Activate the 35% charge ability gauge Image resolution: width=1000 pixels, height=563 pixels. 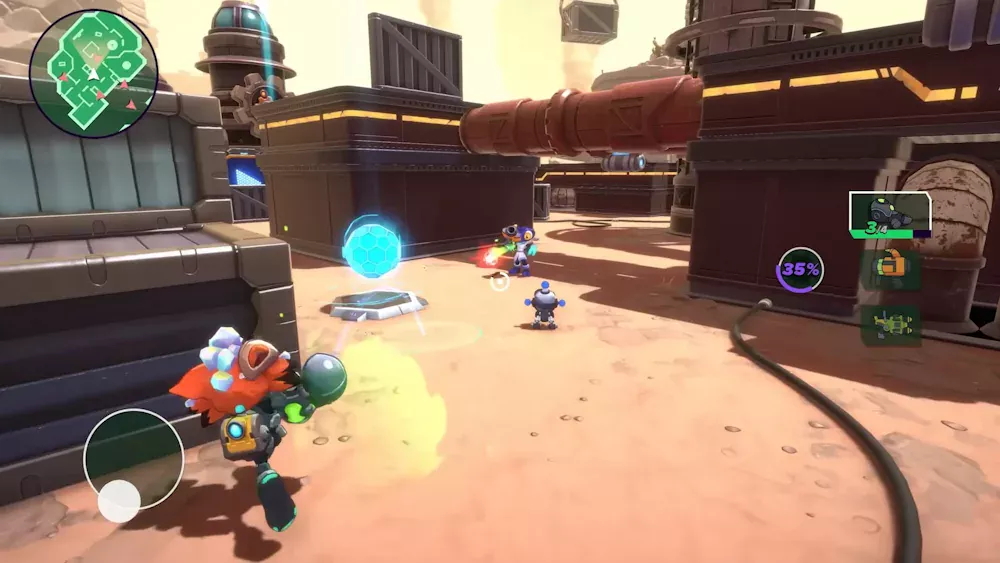tap(801, 269)
